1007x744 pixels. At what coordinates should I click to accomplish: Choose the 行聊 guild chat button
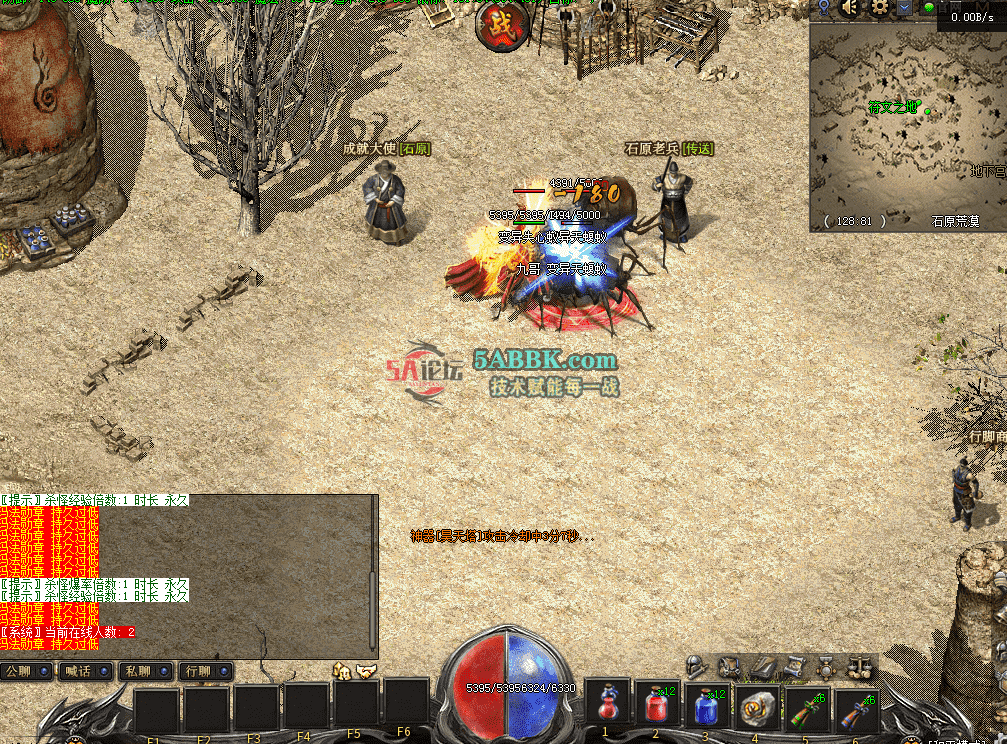pyautogui.click(x=200, y=671)
